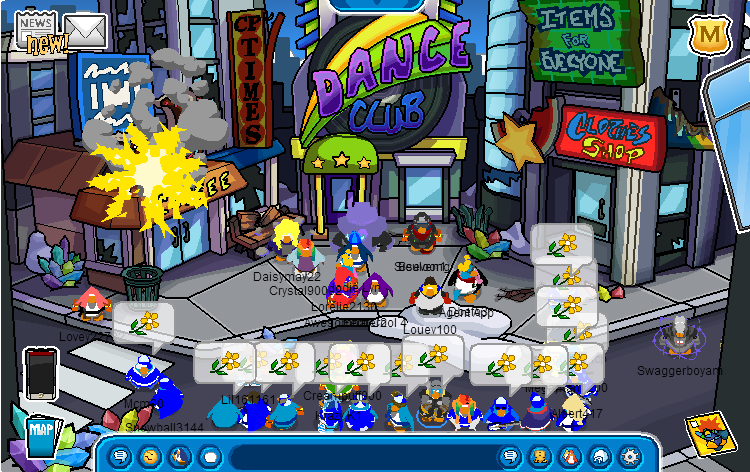Send the chat message with speech bubble button
Image resolution: width=750 pixels, height=472 pixels.
pos(508,457)
